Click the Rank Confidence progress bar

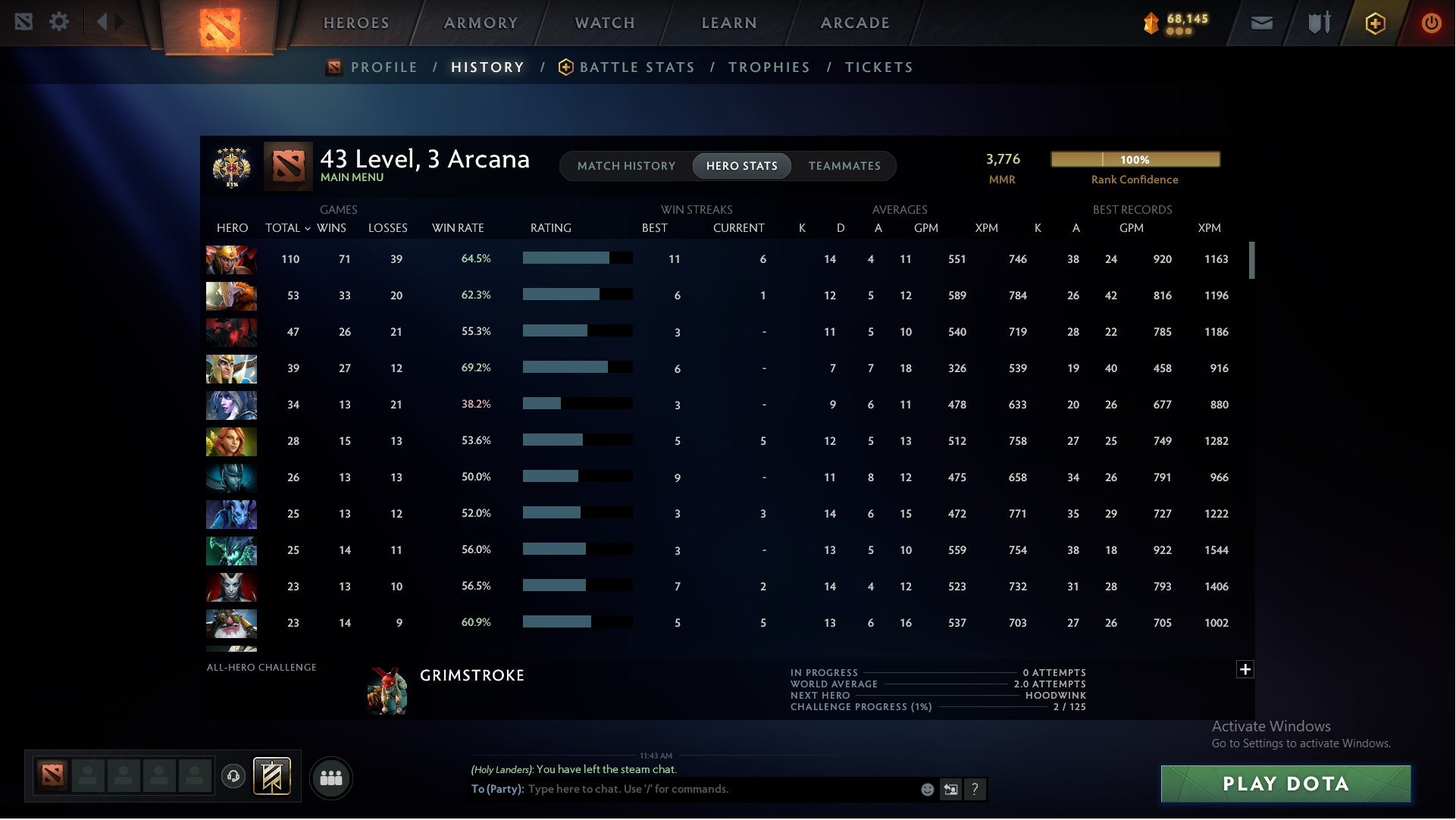click(x=1135, y=160)
